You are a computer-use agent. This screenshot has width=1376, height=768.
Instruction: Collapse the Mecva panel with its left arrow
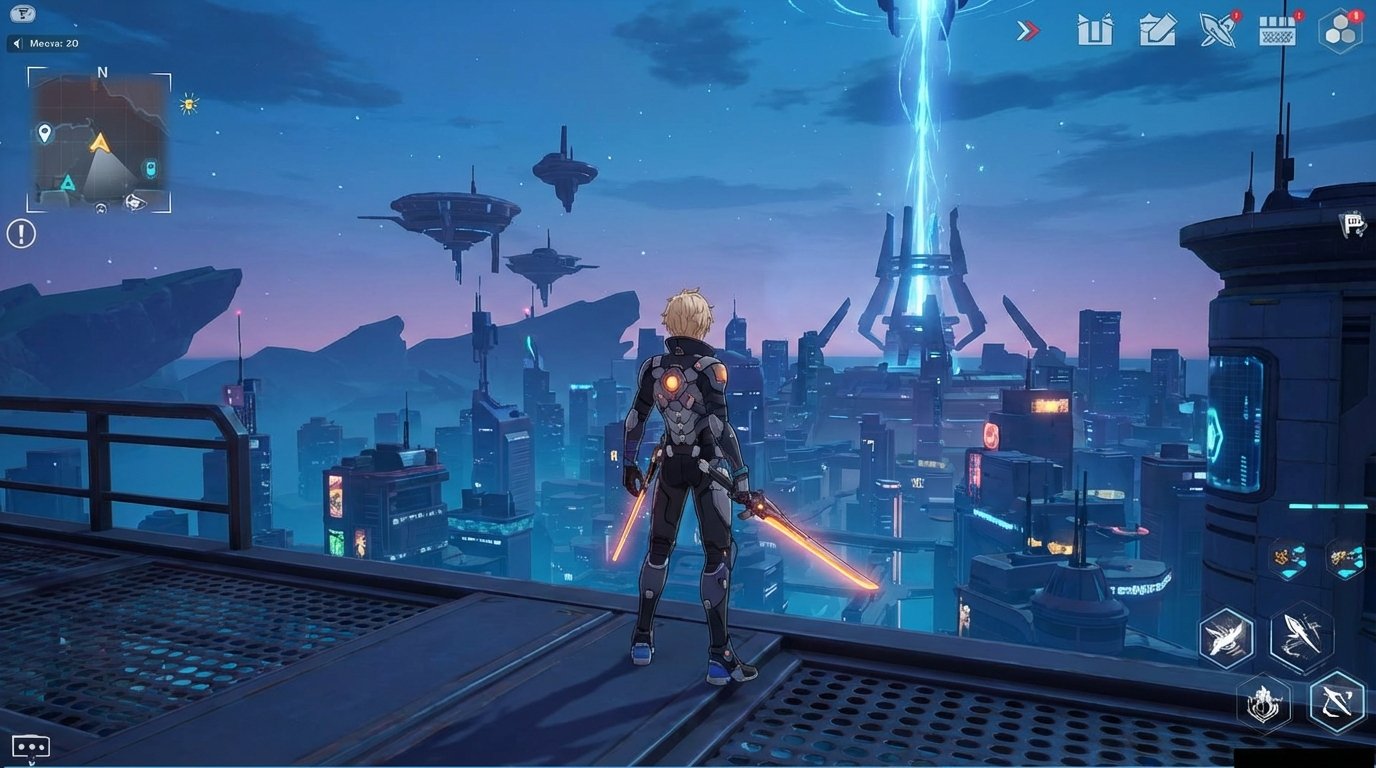click(16, 43)
